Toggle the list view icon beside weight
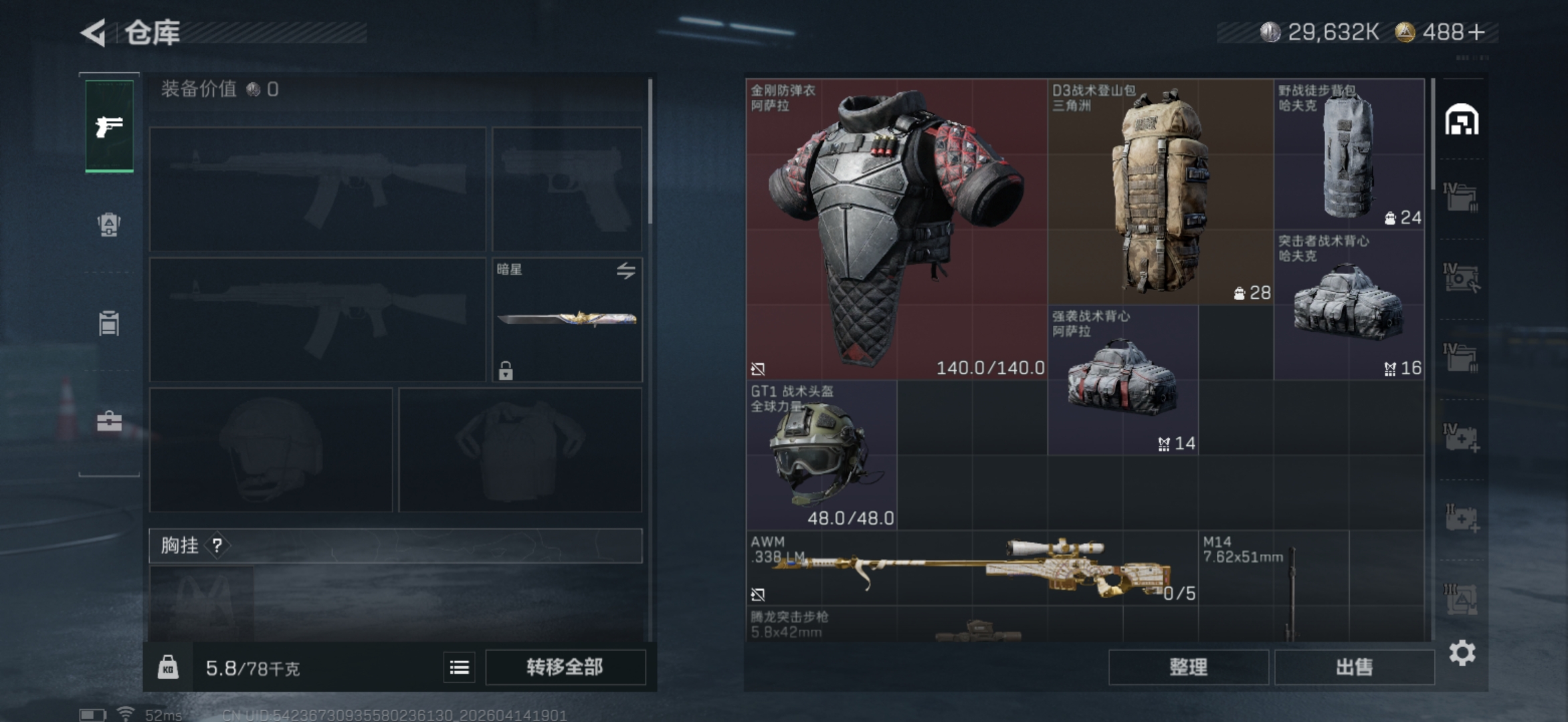Screen dimensions: 1568x722 460,667
